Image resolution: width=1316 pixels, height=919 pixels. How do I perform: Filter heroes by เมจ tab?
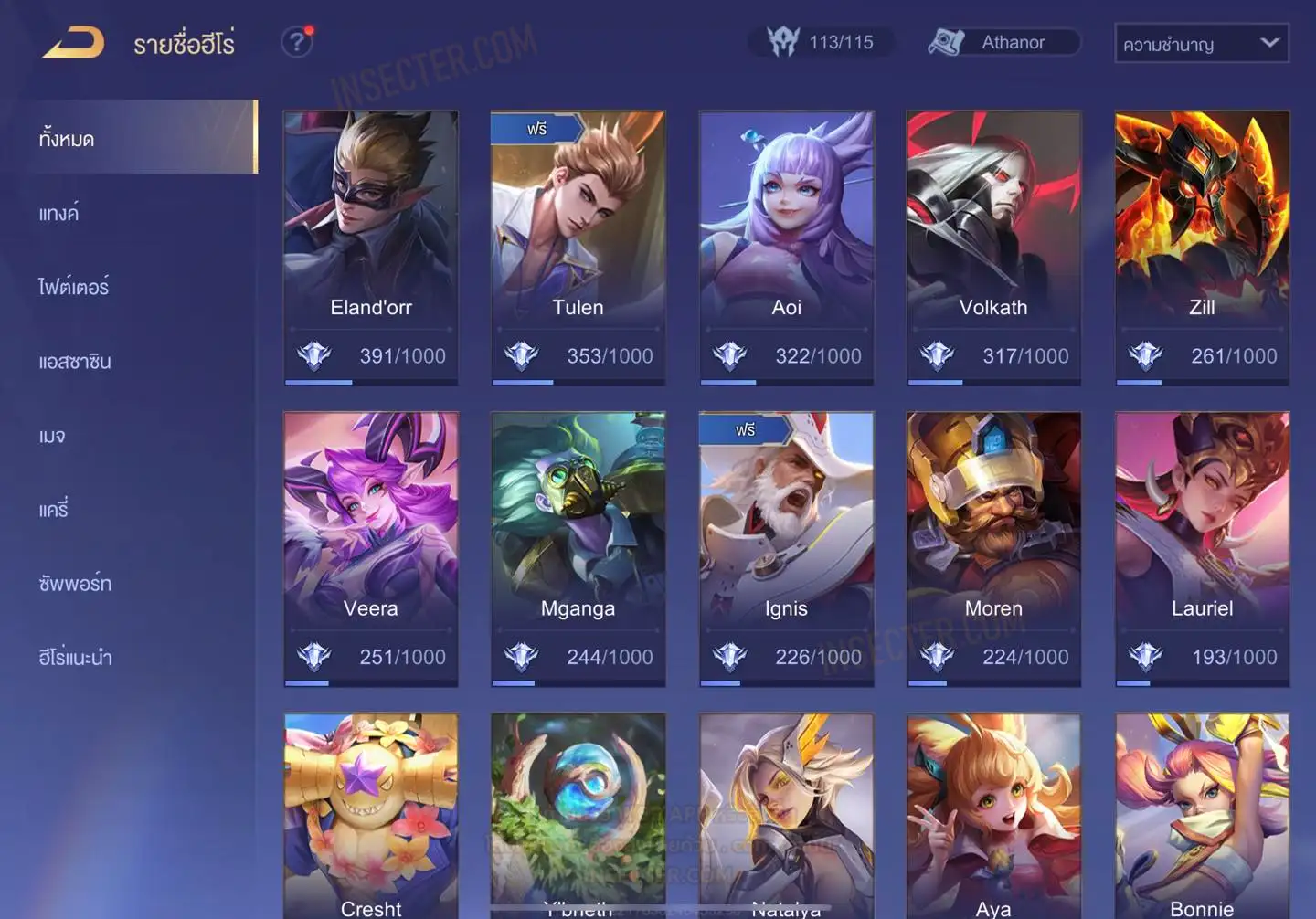(x=52, y=436)
